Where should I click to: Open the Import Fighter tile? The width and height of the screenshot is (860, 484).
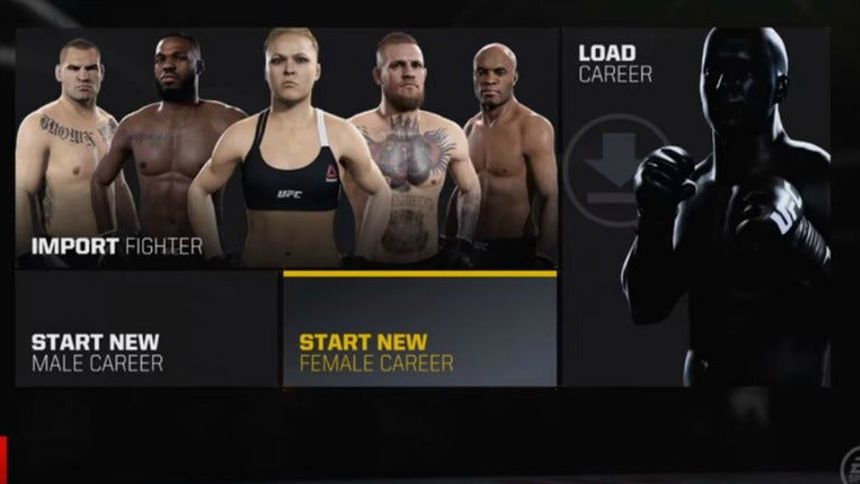tap(286, 148)
